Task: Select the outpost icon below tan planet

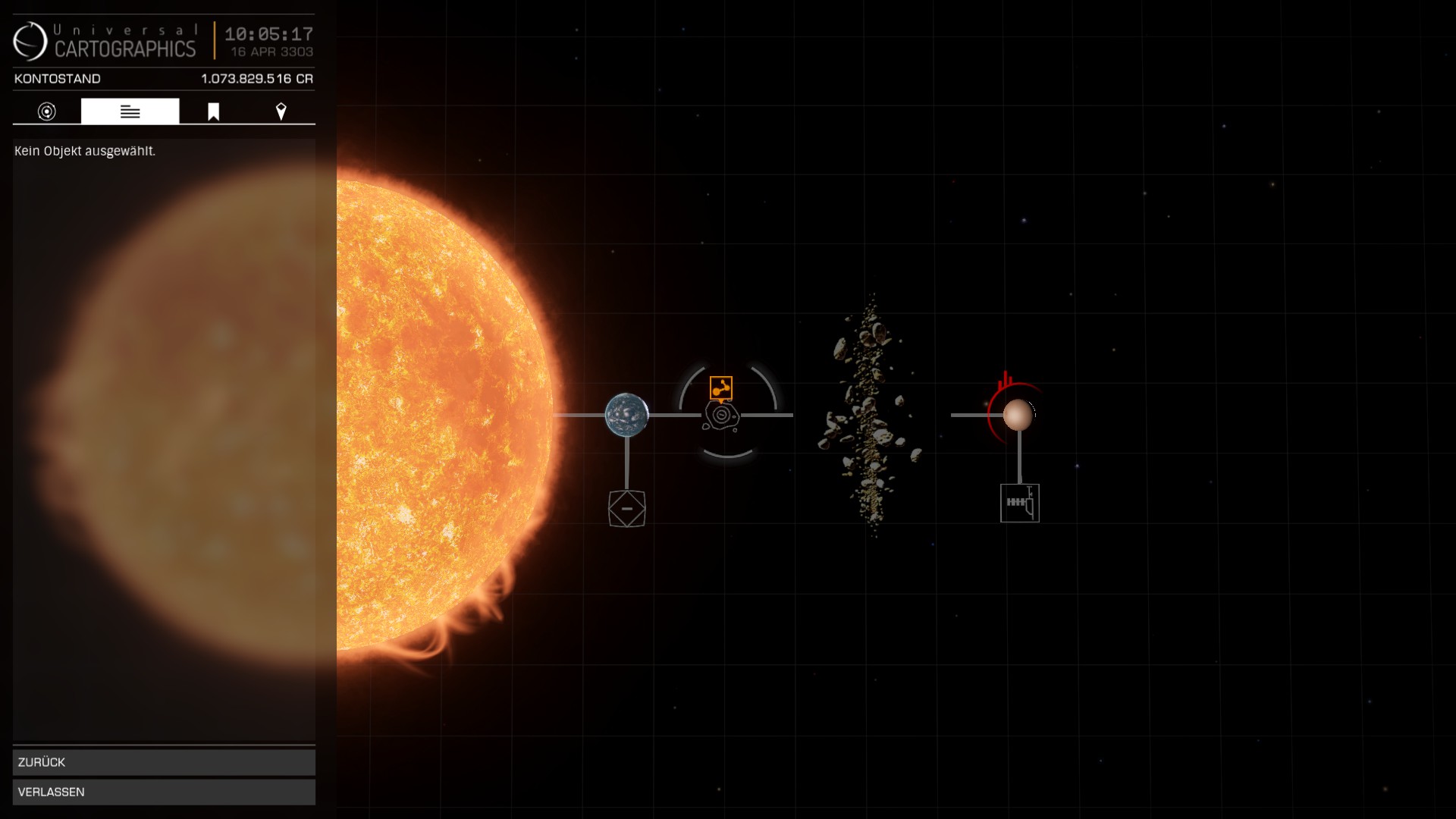Action: [1019, 503]
